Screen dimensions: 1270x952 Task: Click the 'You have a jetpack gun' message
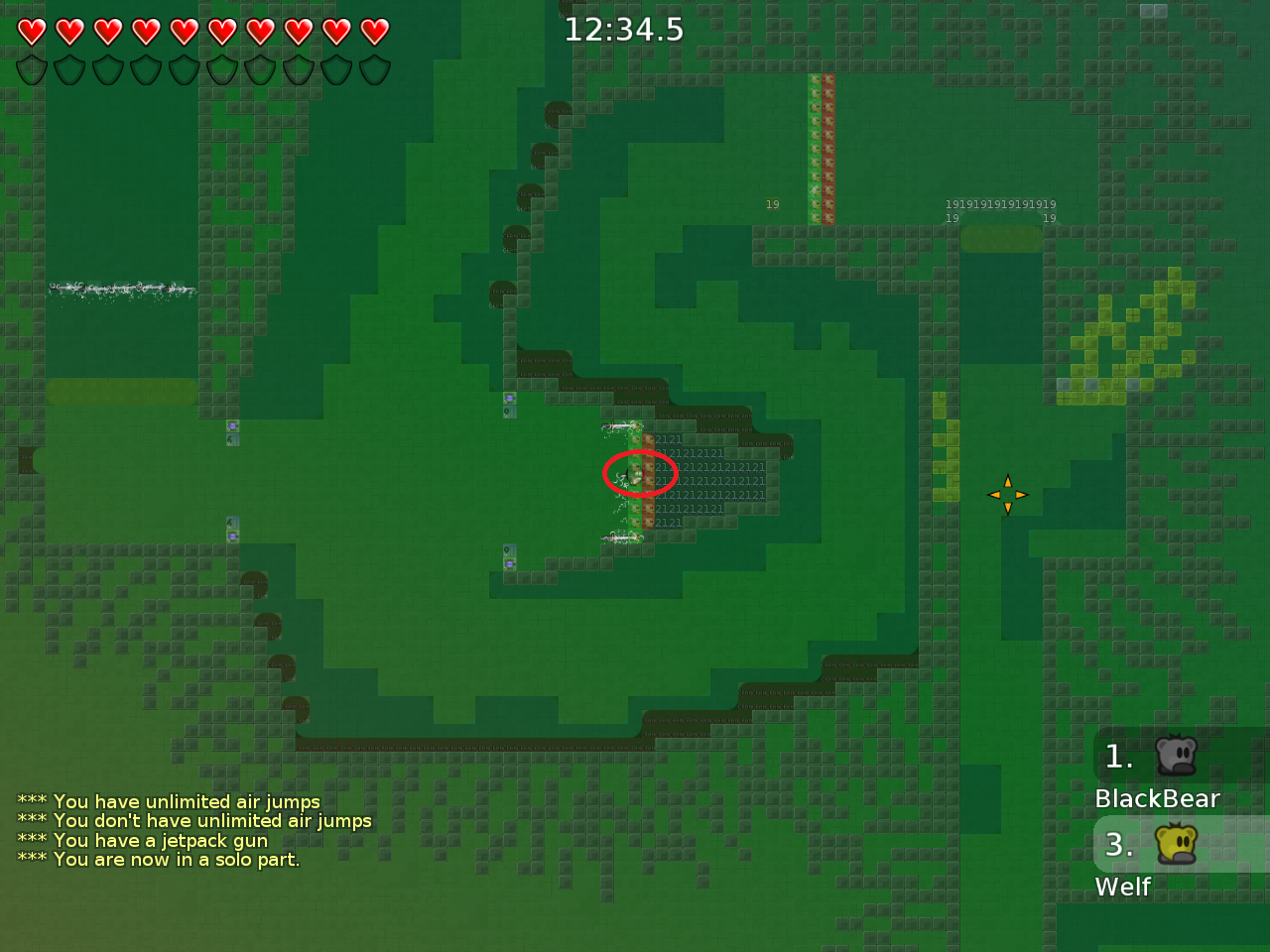pyautogui.click(x=143, y=840)
